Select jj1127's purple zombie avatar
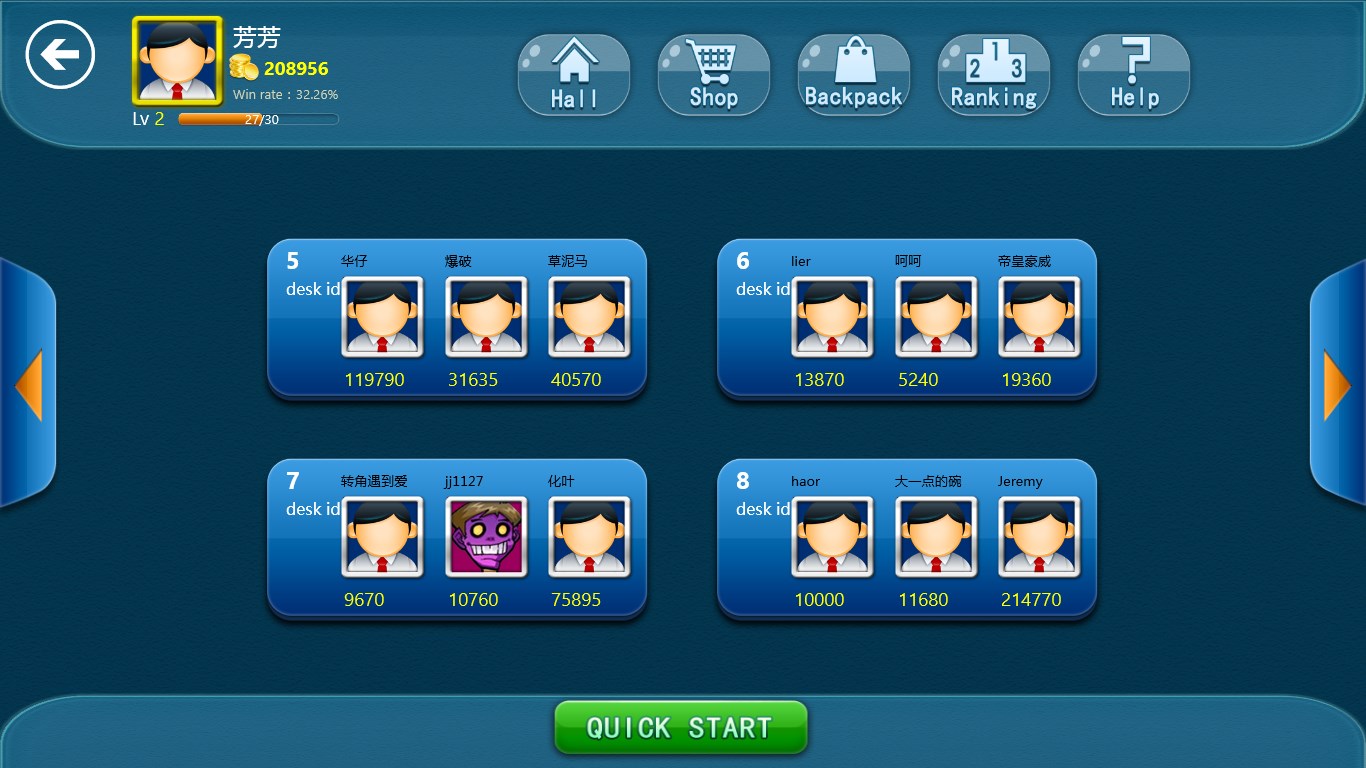Image resolution: width=1366 pixels, height=768 pixels. pos(486,537)
